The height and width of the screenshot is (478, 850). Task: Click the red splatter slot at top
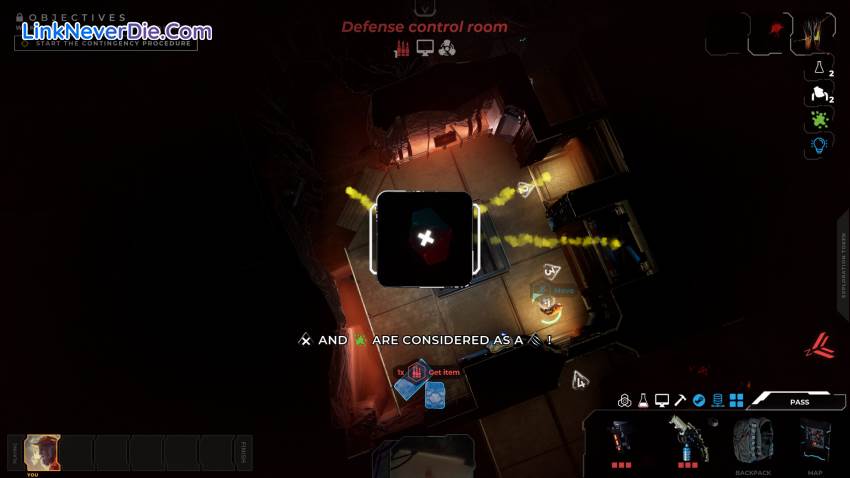point(771,33)
